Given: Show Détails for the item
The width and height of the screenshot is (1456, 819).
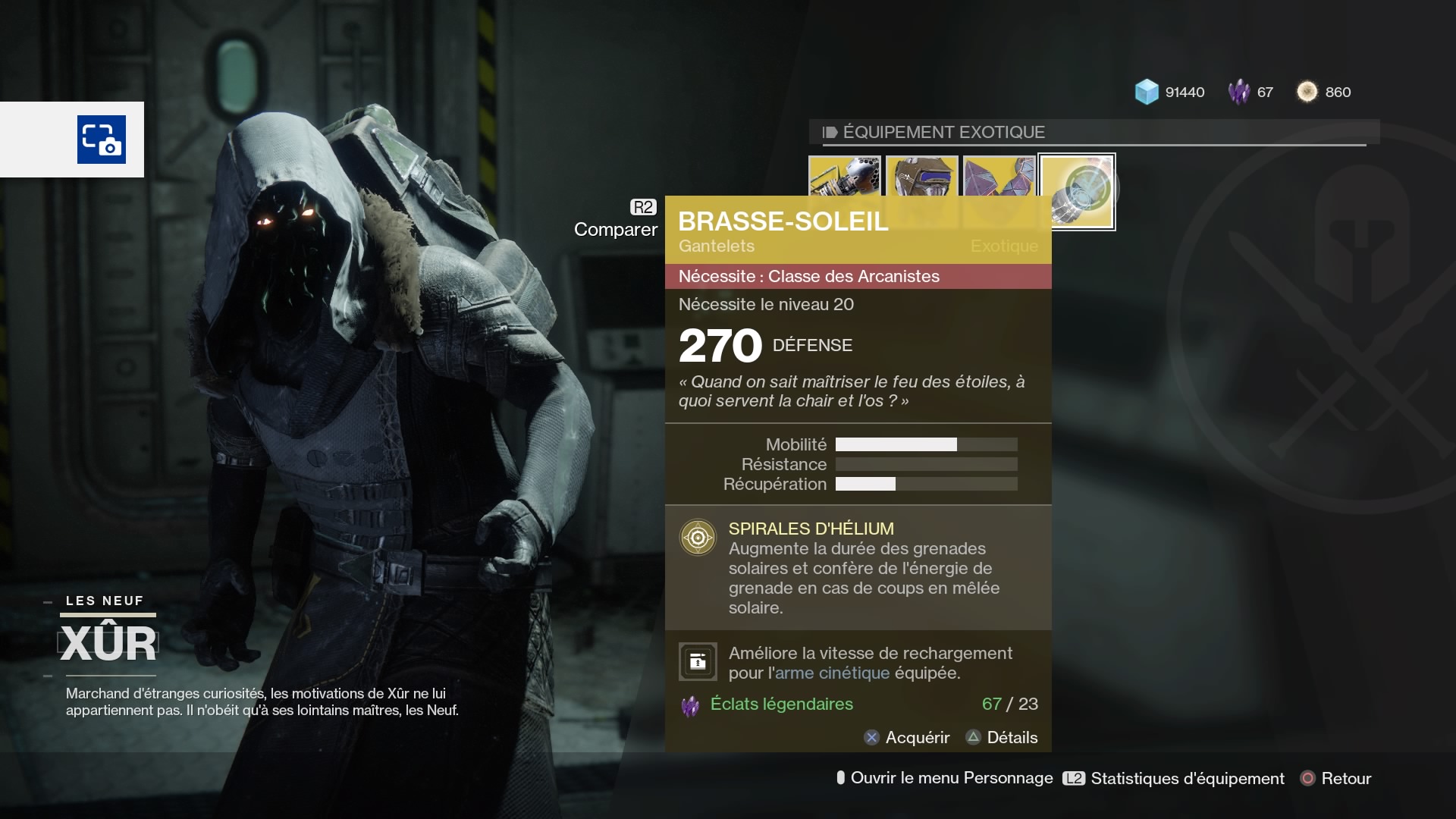Looking at the screenshot, I should (1002, 737).
